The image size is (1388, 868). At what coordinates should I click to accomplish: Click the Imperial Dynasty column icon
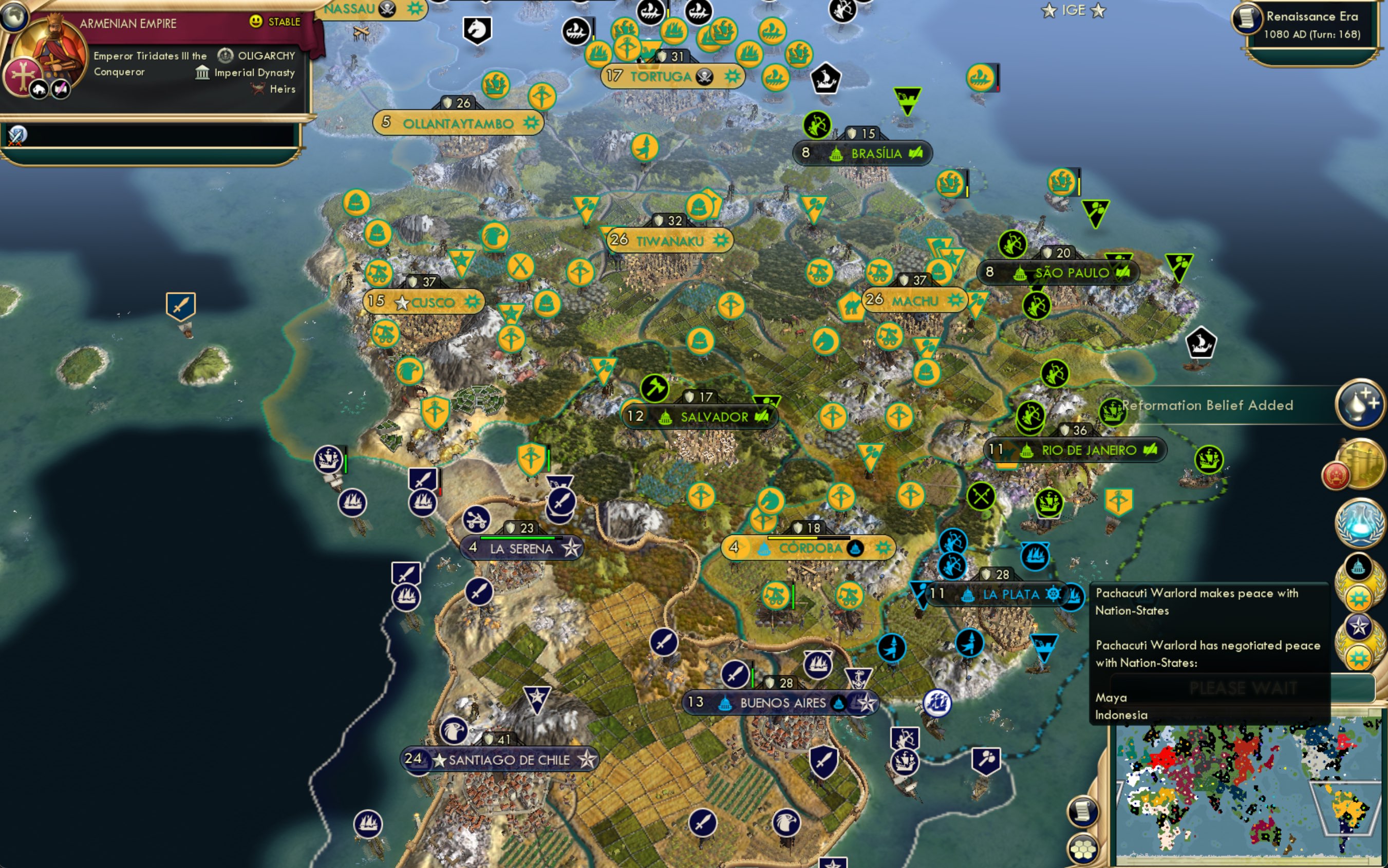(203, 72)
